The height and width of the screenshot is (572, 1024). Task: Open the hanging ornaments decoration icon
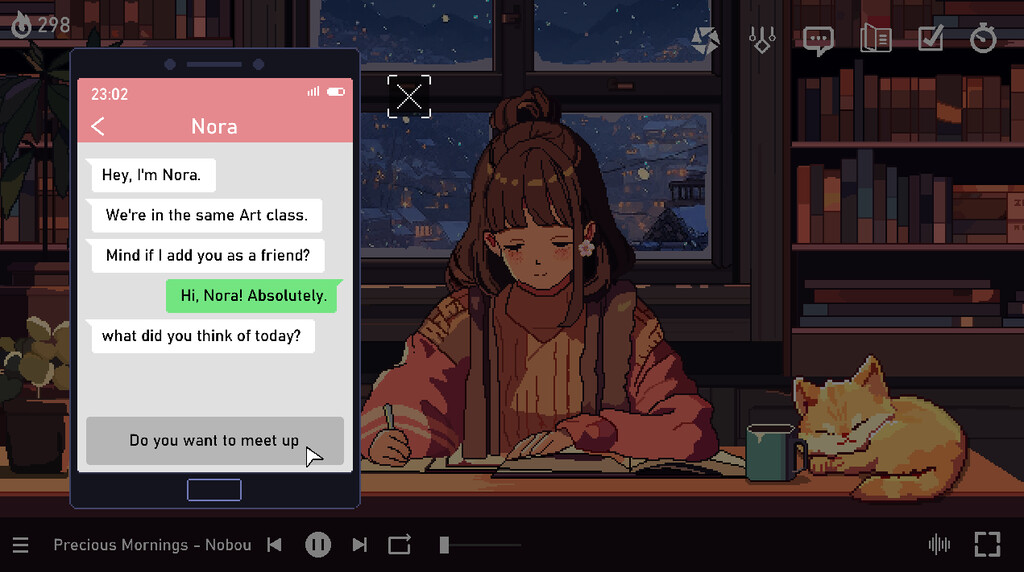(762, 40)
